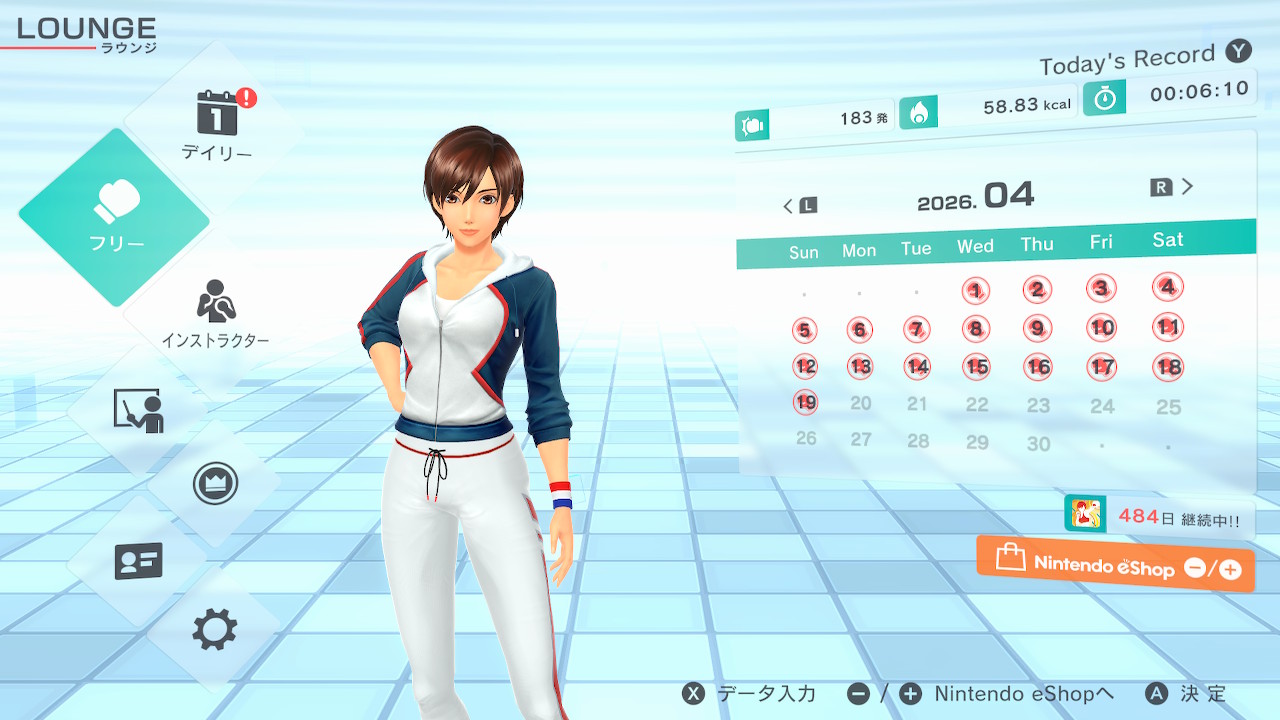Open the crown achievements menu
Image resolution: width=1280 pixels, height=720 pixels.
pos(214,484)
